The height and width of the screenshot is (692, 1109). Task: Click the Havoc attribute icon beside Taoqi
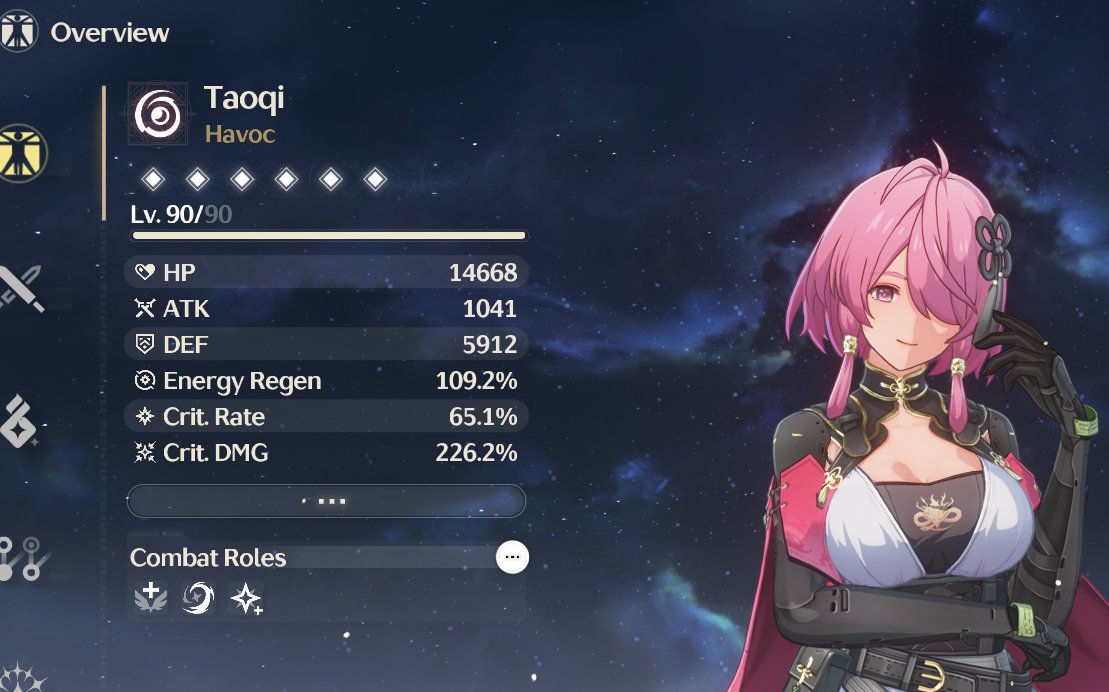pos(160,115)
